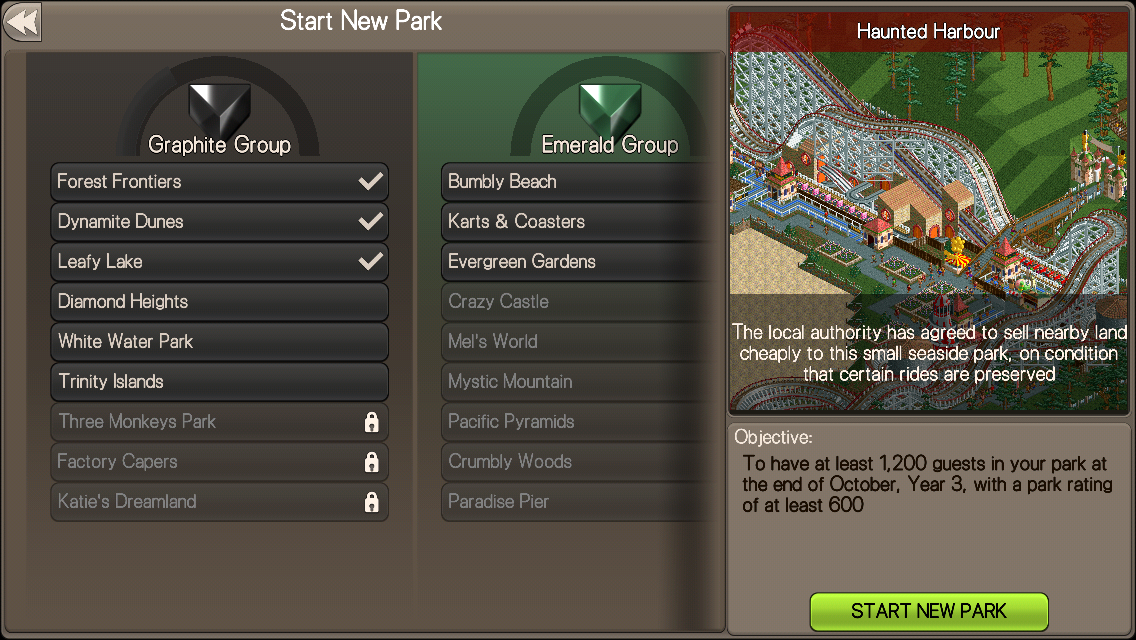This screenshot has height=640, width=1136.
Task: Open the Trinity Islands scenario
Action: [219, 382]
